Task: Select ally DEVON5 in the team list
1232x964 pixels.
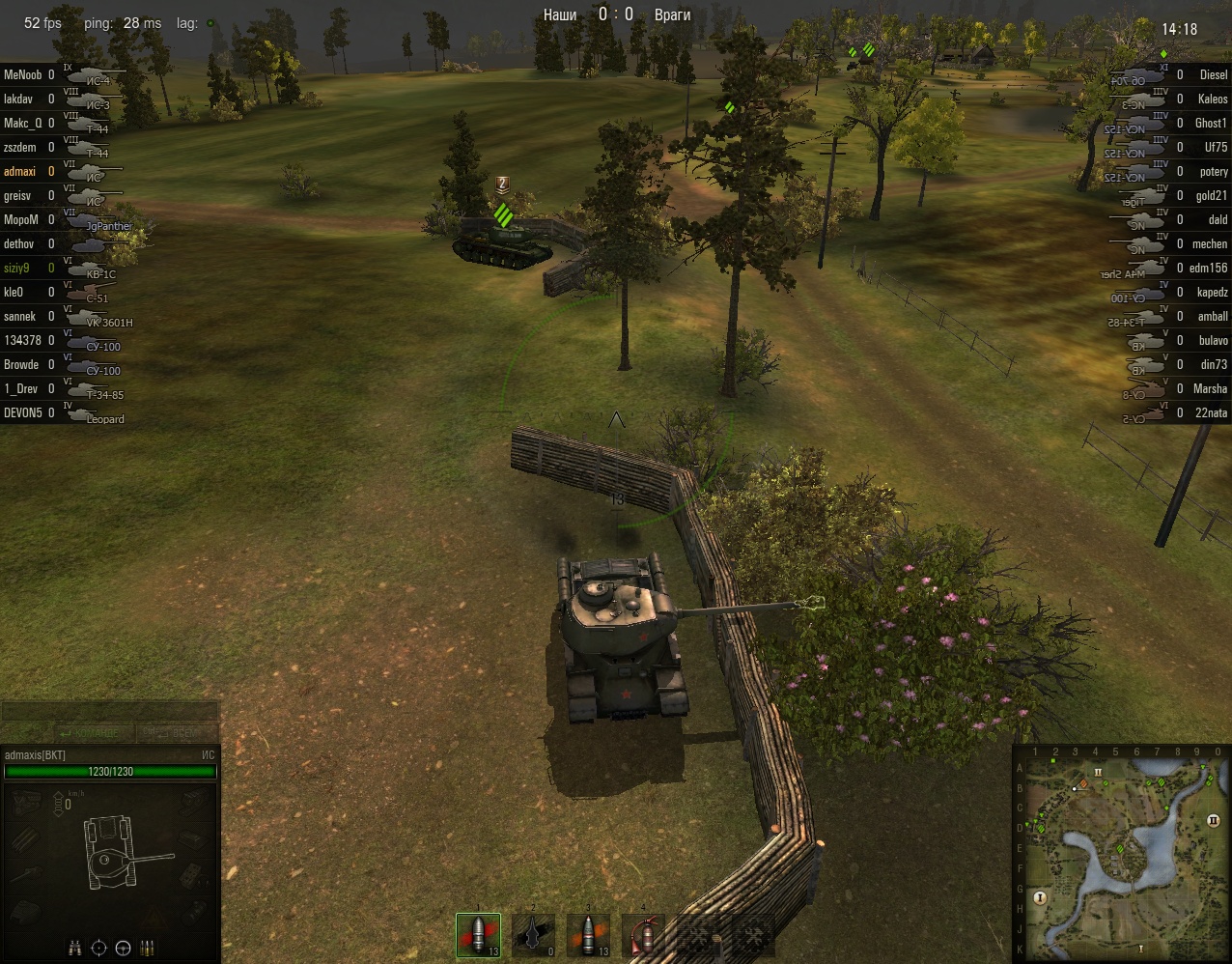Action: (23, 412)
